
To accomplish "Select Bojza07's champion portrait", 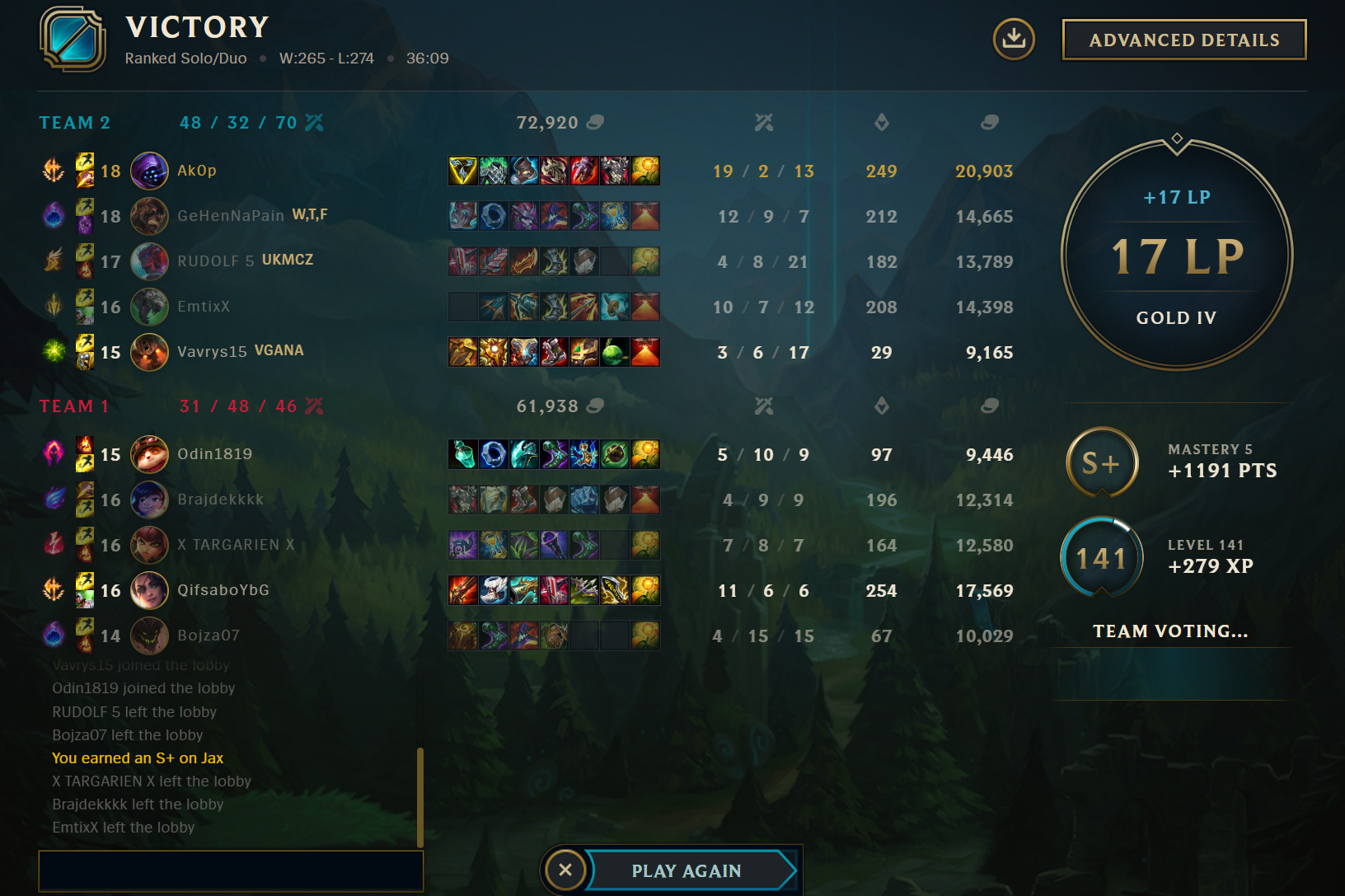I will tap(149, 636).
